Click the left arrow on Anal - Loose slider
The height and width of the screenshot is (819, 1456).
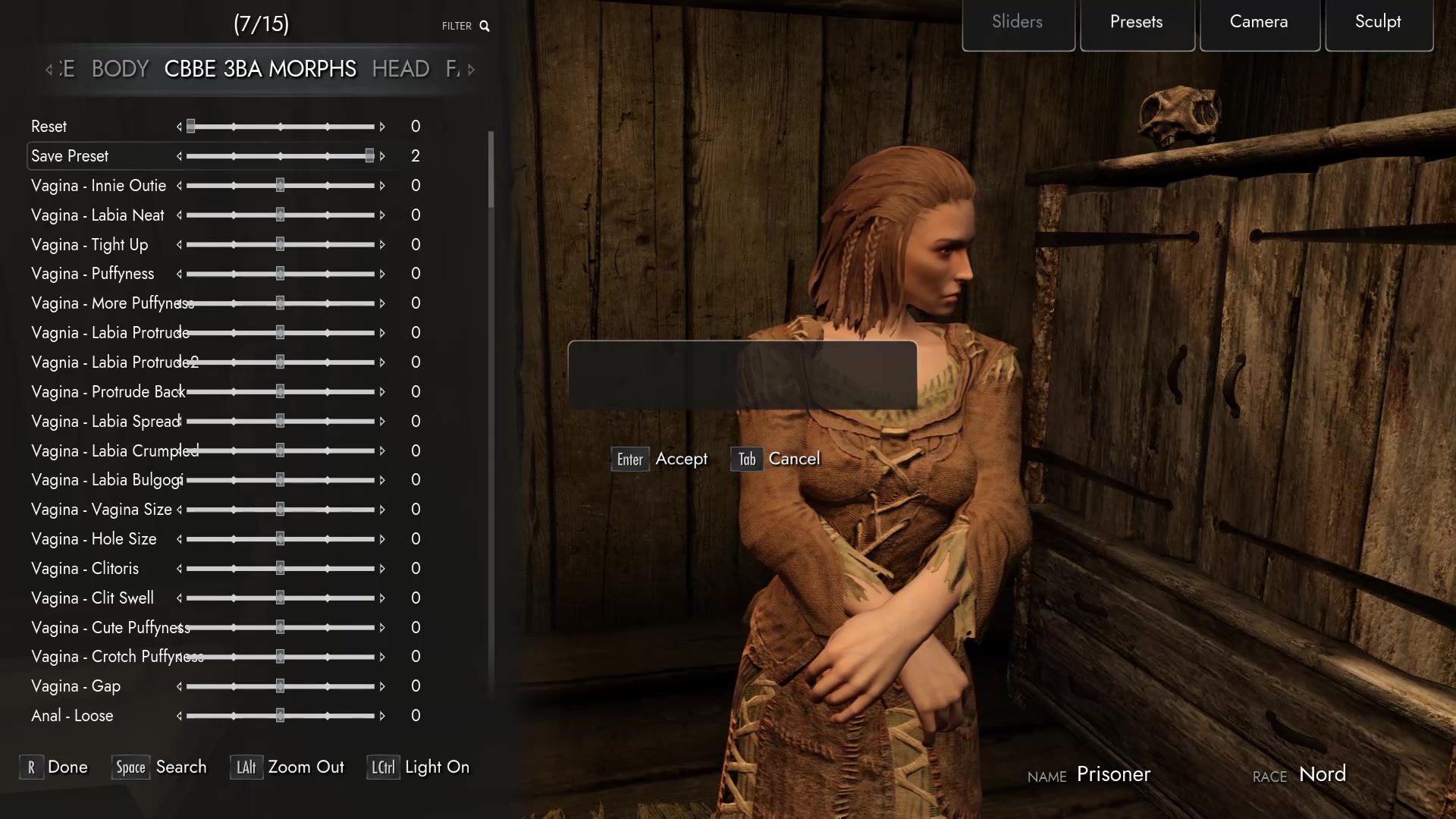pos(179,716)
